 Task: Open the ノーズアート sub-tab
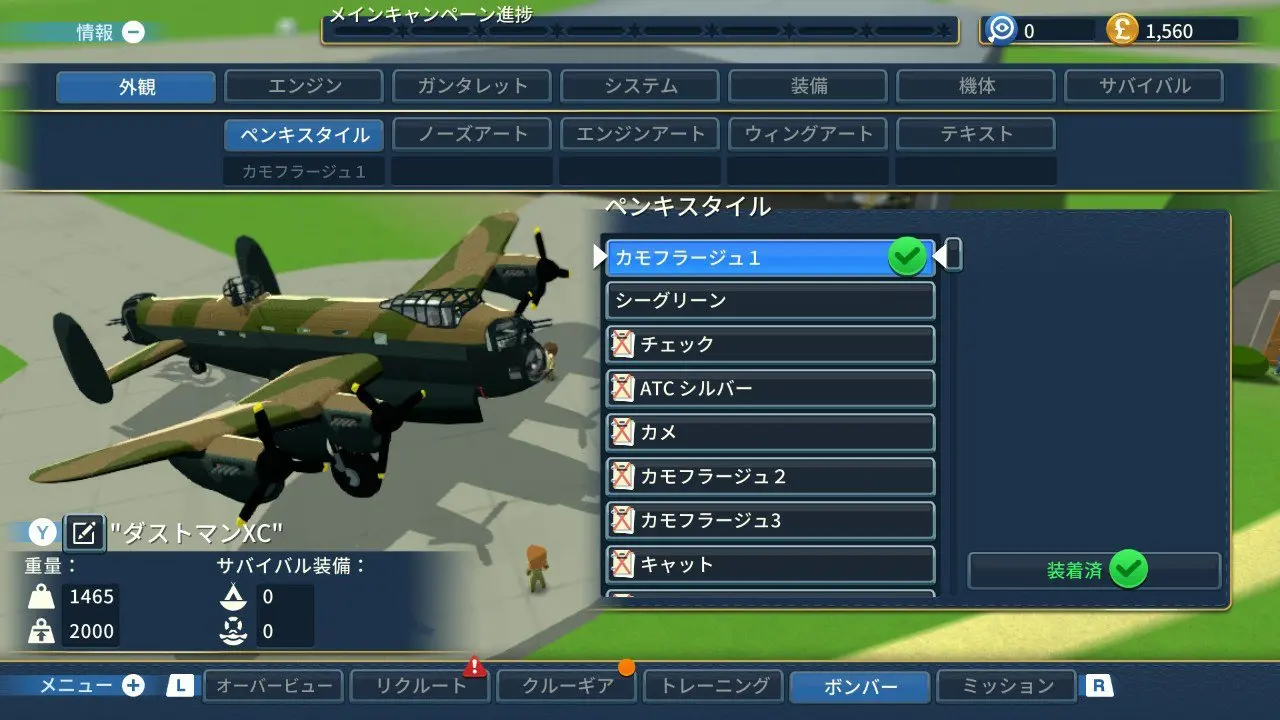[x=471, y=133]
